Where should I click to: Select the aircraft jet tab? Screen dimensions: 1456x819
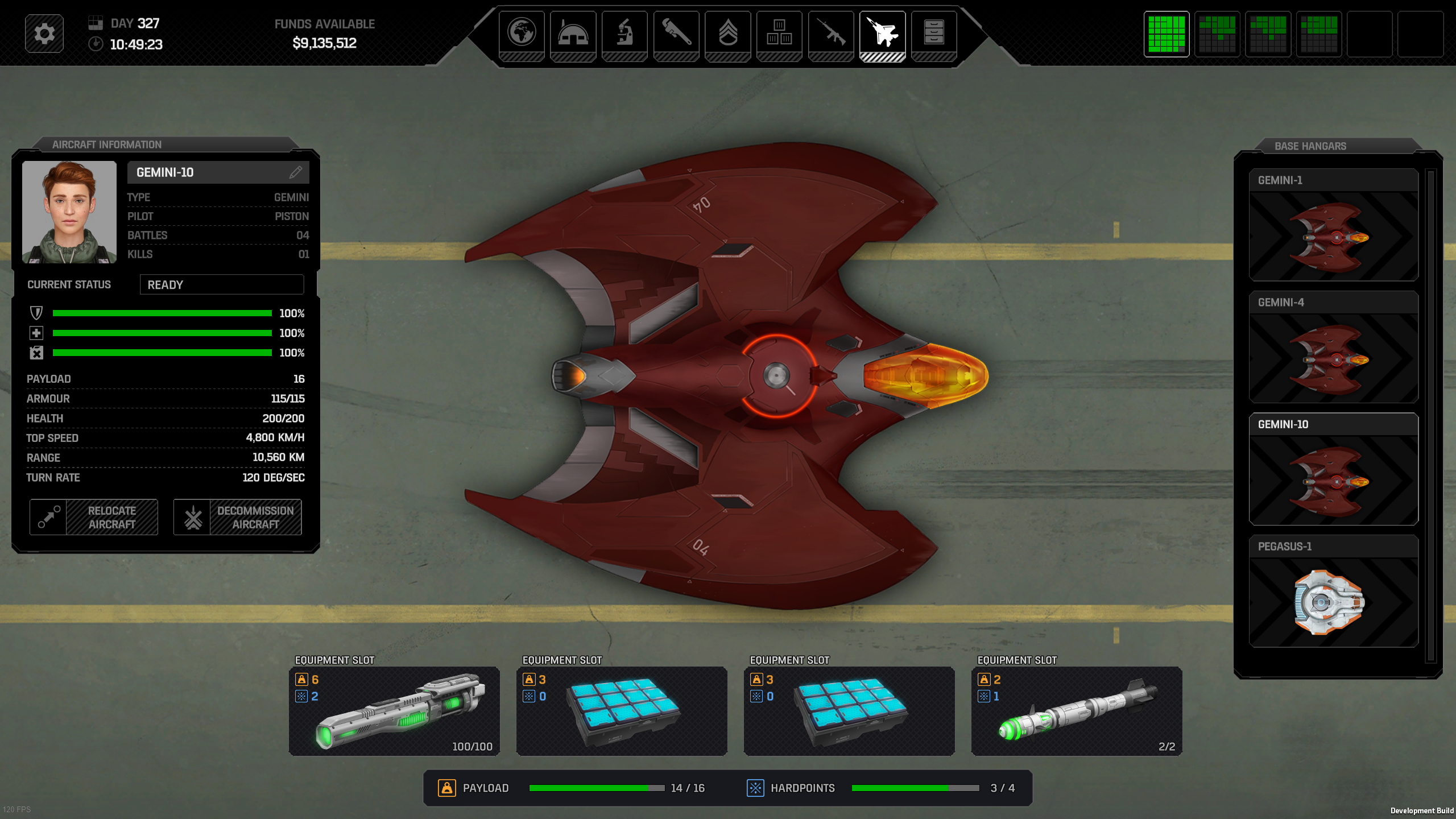tap(882, 33)
